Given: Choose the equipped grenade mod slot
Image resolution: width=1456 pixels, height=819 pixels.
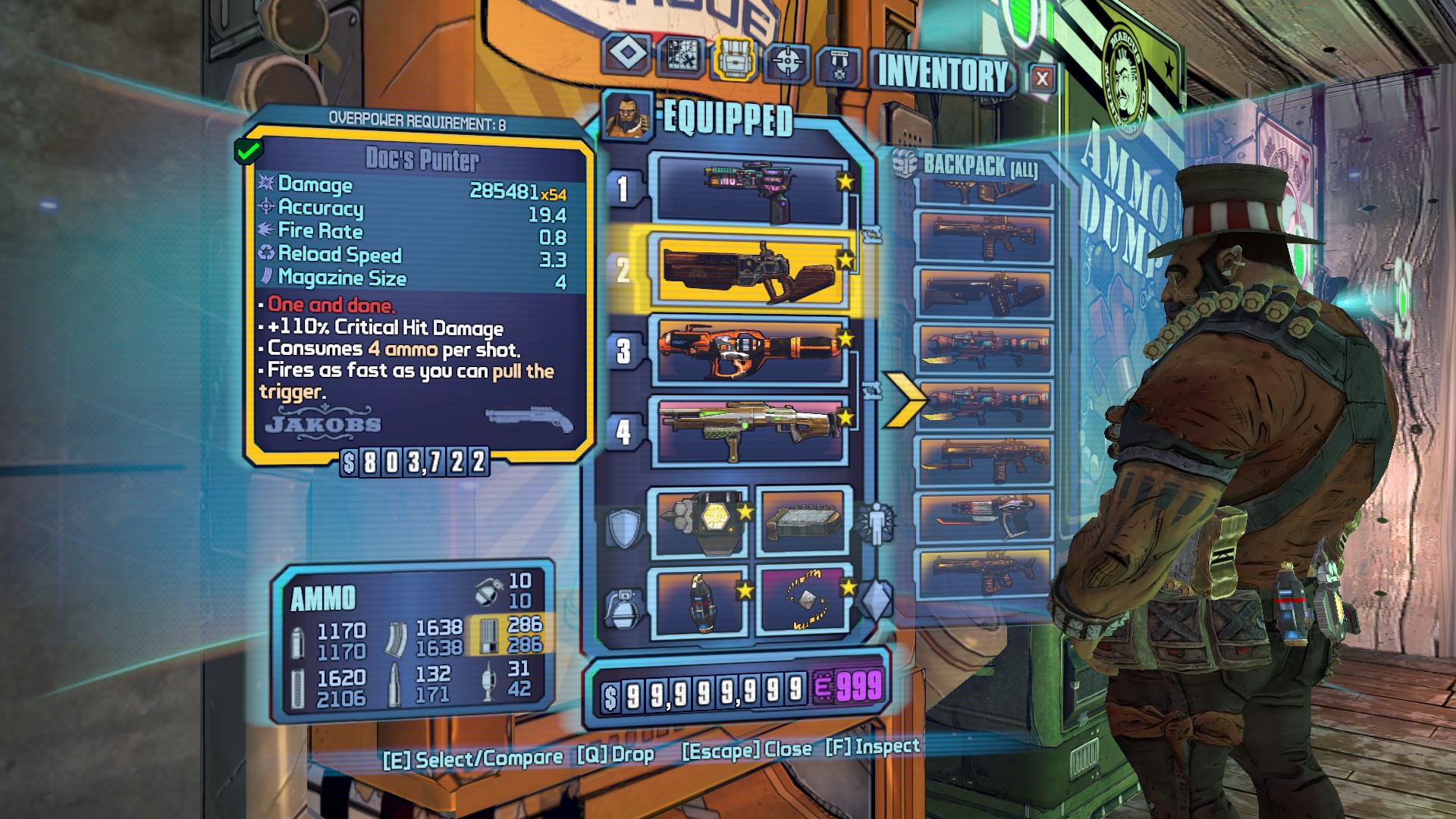Looking at the screenshot, I should (699, 602).
